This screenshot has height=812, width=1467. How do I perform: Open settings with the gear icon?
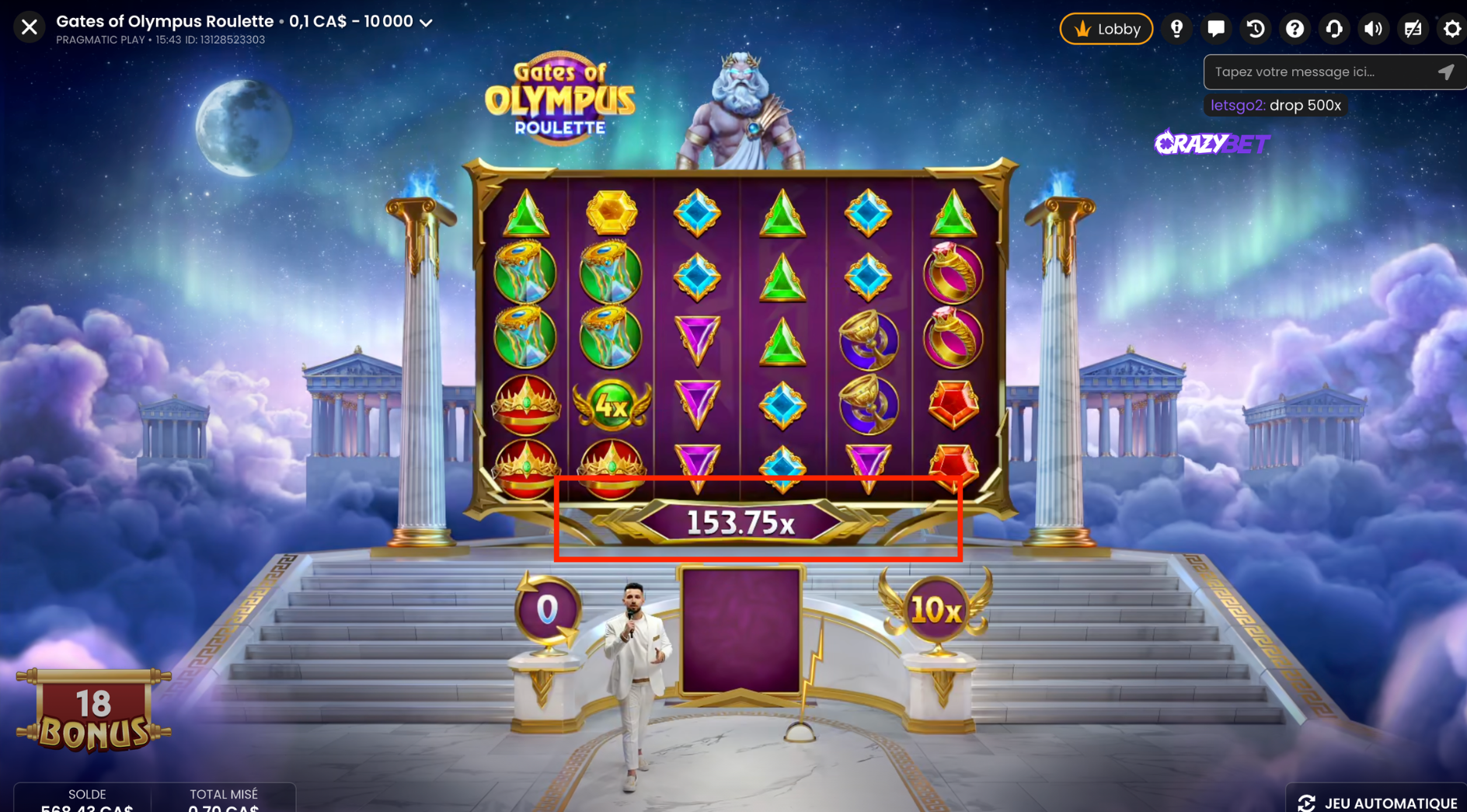[1451, 29]
